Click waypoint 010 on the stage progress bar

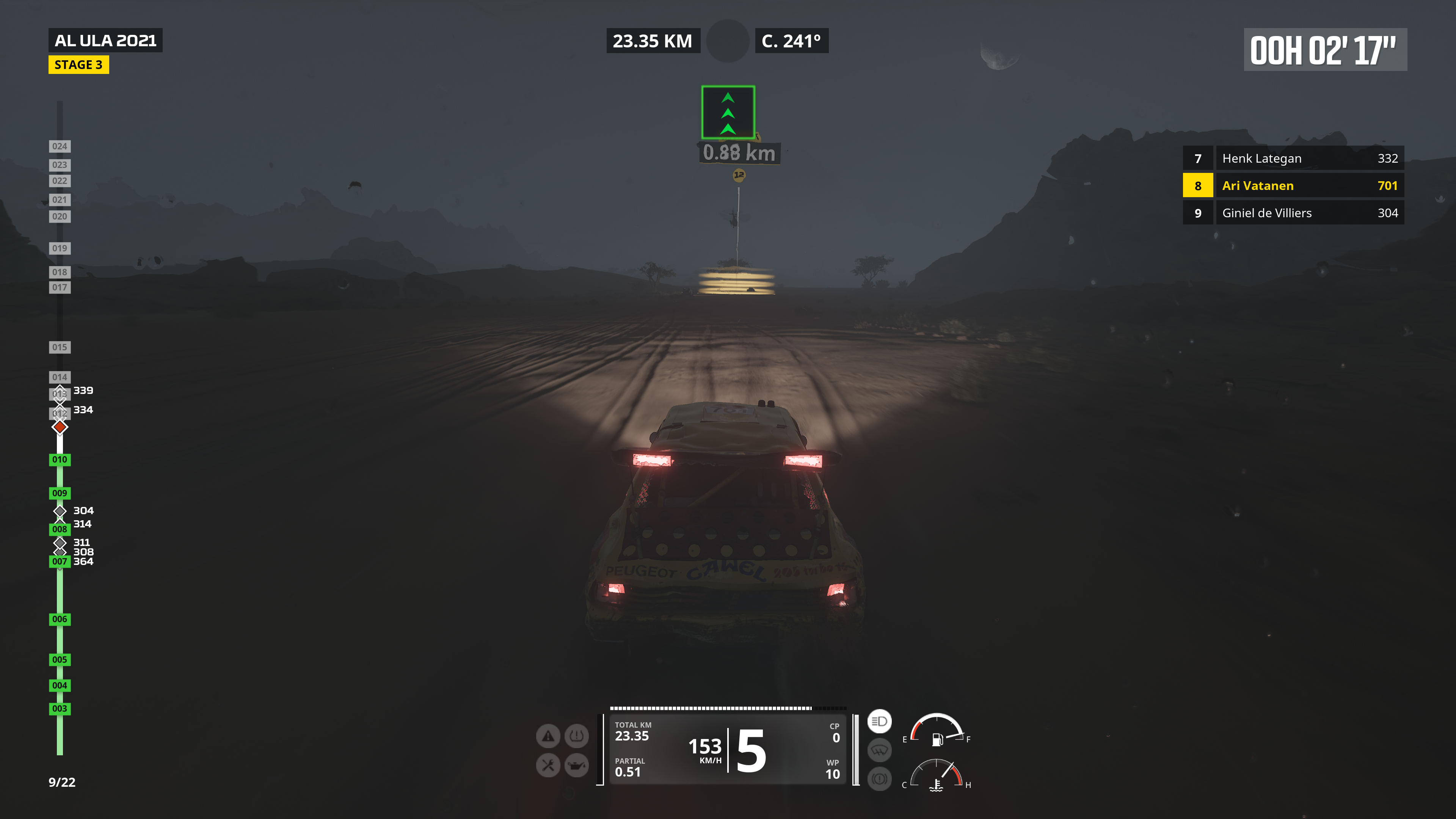(60, 460)
